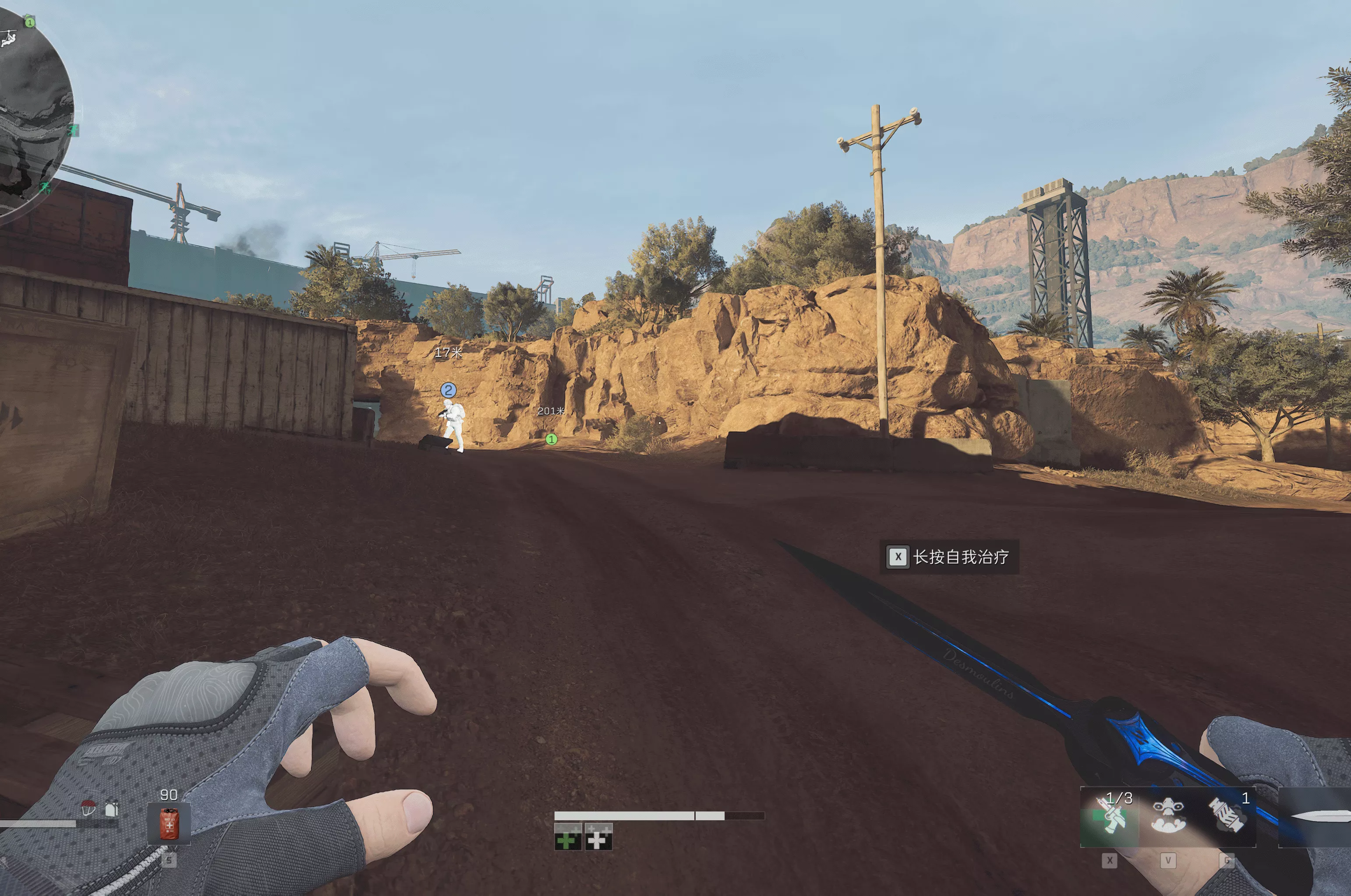Click the green cross healing status icon

[567, 837]
